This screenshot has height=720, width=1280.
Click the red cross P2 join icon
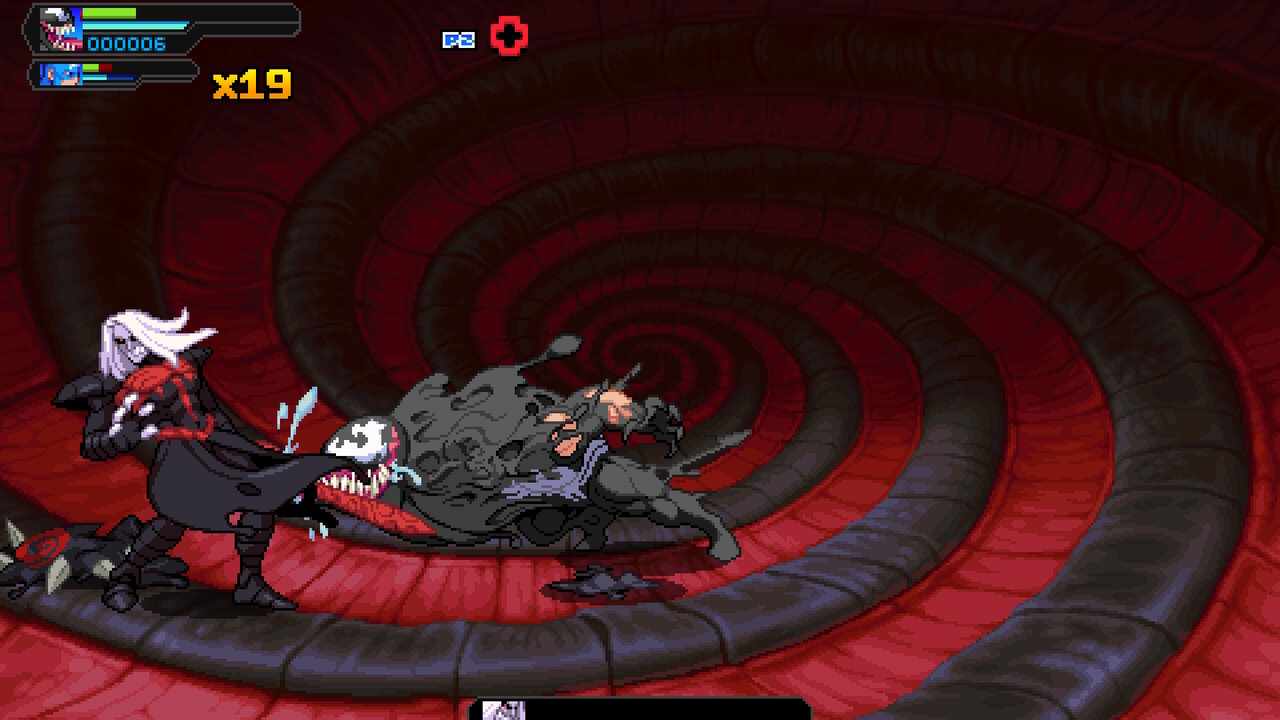point(509,38)
